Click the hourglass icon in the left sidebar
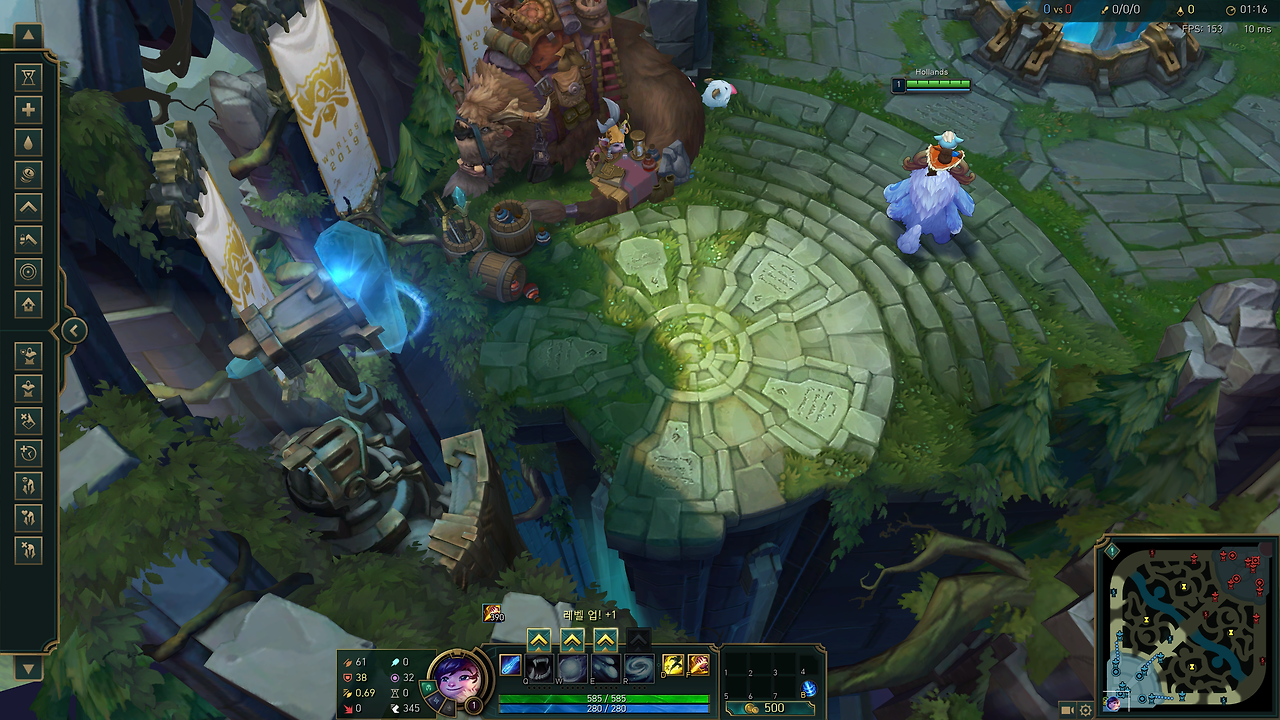 (x=28, y=77)
